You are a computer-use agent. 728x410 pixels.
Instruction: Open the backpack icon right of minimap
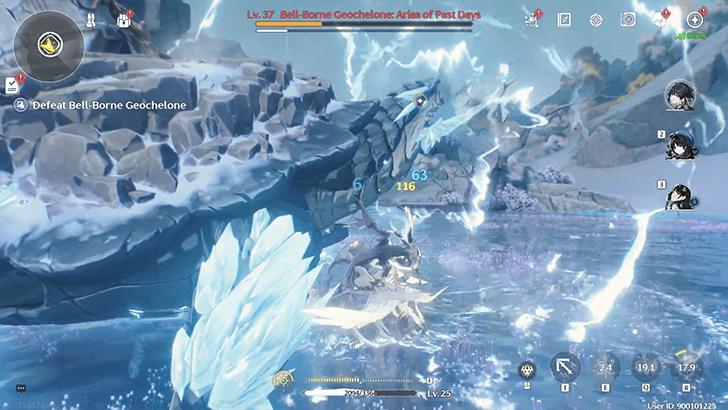125,19
